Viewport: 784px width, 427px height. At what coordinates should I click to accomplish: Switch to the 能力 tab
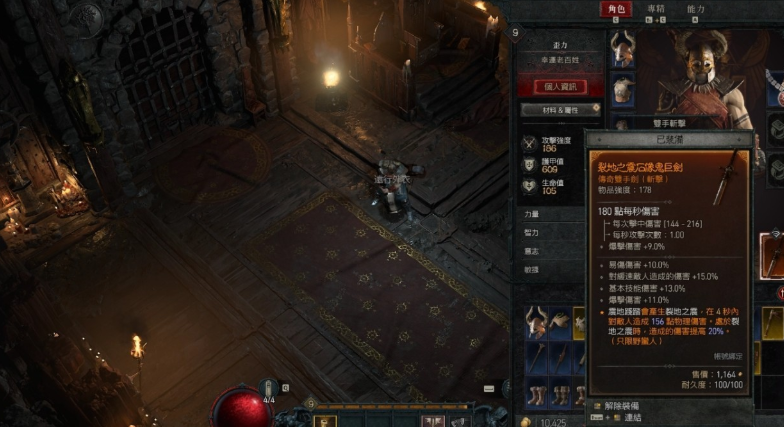[x=696, y=10]
